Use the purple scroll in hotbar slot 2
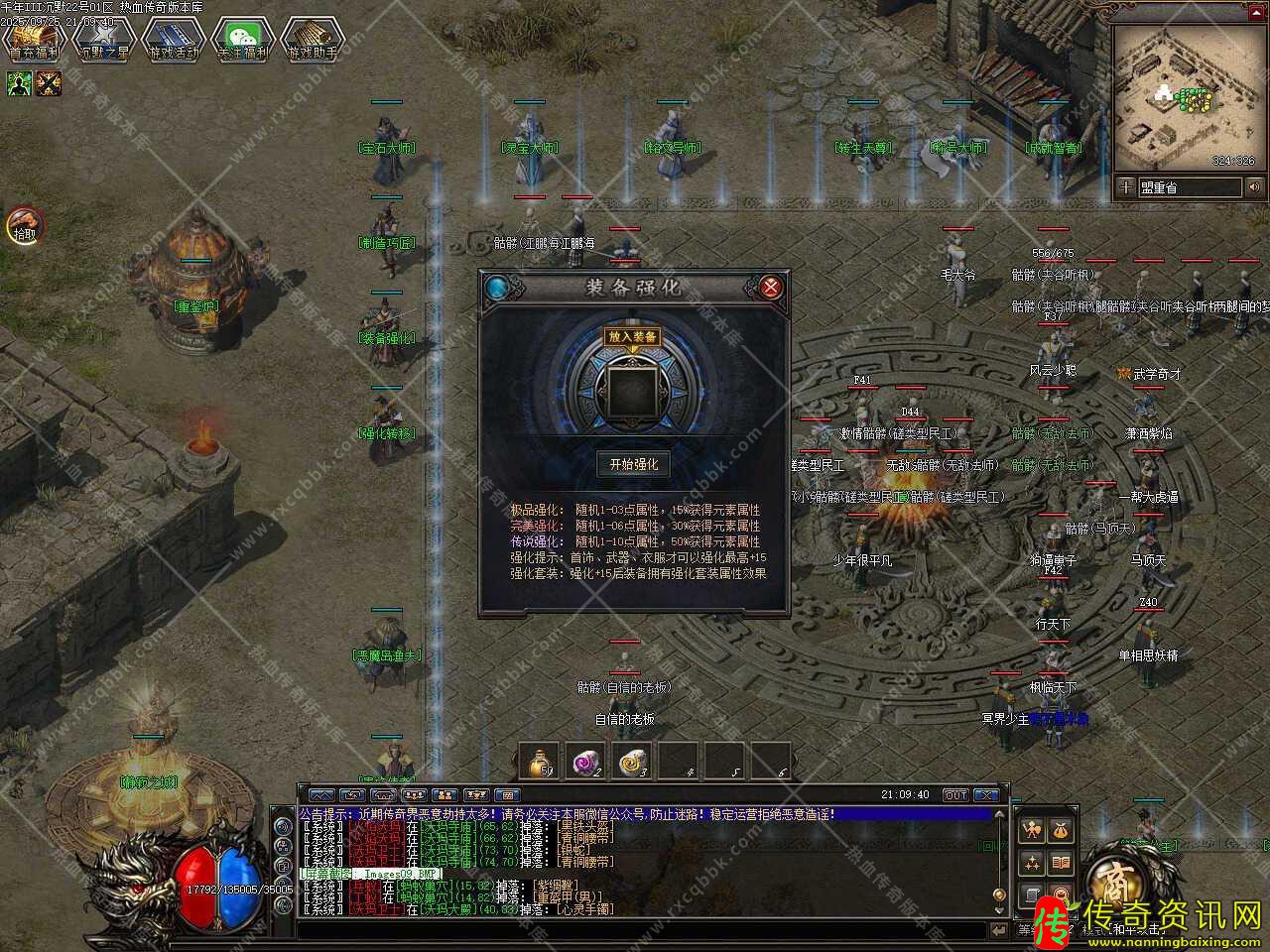1270x952 pixels. point(586,762)
